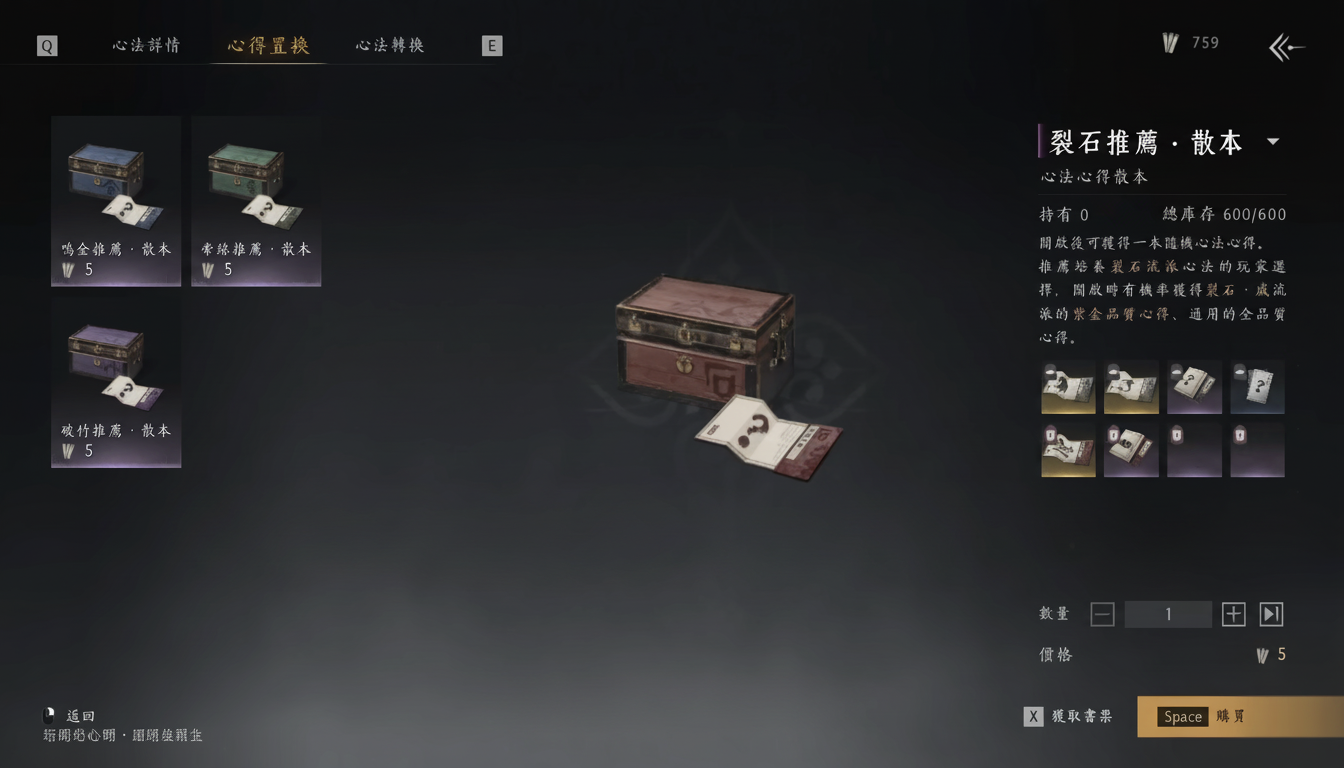Decrease purchase quantity with minus stepper
The height and width of the screenshot is (768, 1344).
click(1102, 614)
